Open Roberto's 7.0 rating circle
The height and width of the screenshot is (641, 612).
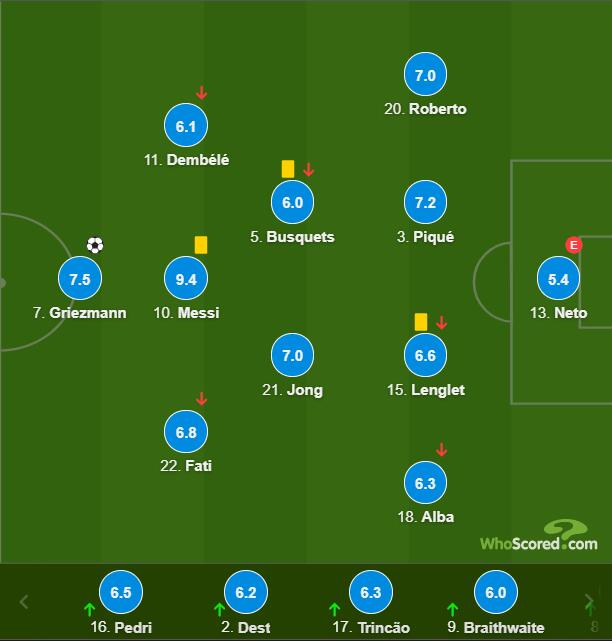pyautogui.click(x=425, y=75)
